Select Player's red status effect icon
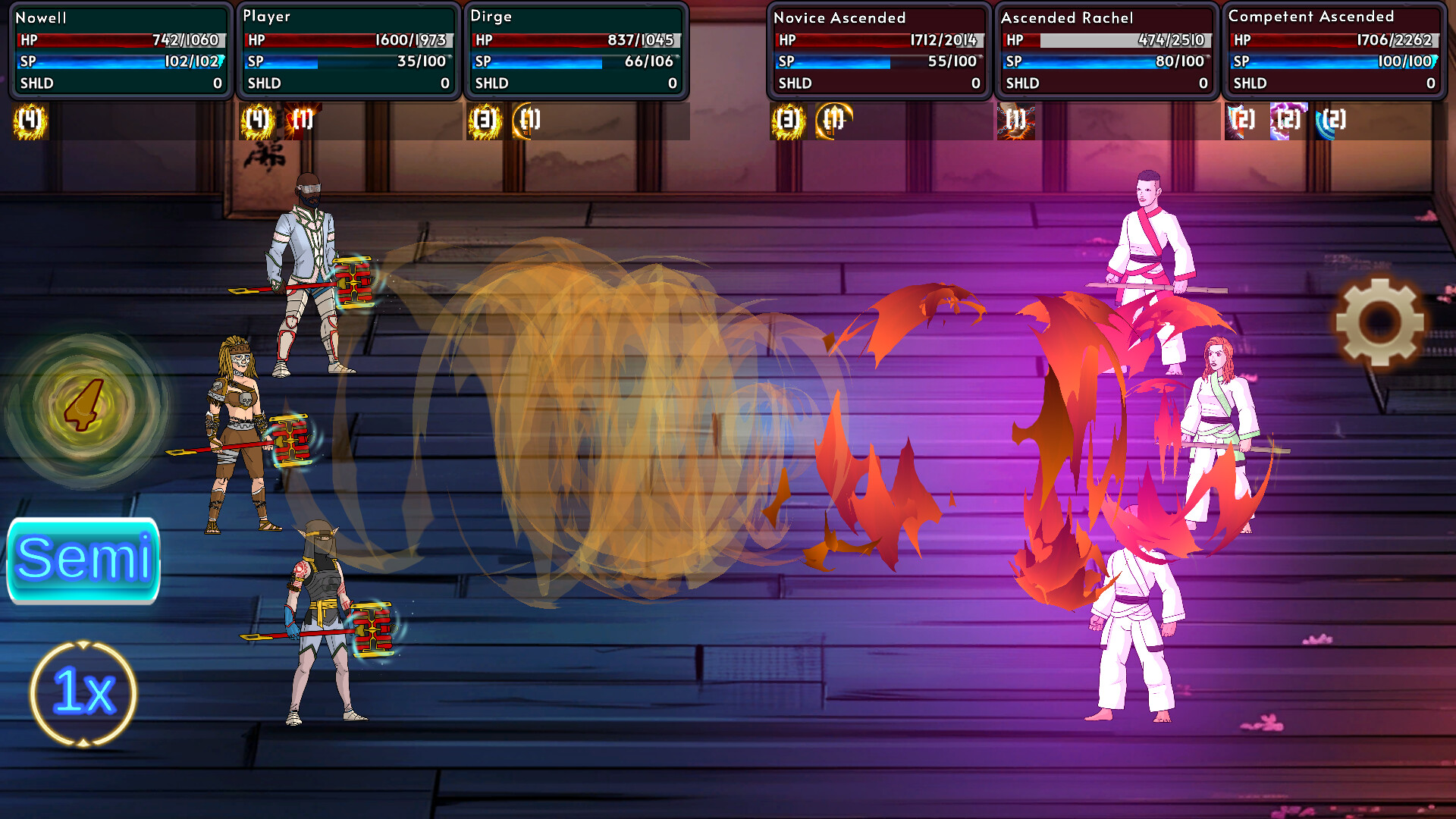Screen dimensions: 1456x819 pos(302,120)
